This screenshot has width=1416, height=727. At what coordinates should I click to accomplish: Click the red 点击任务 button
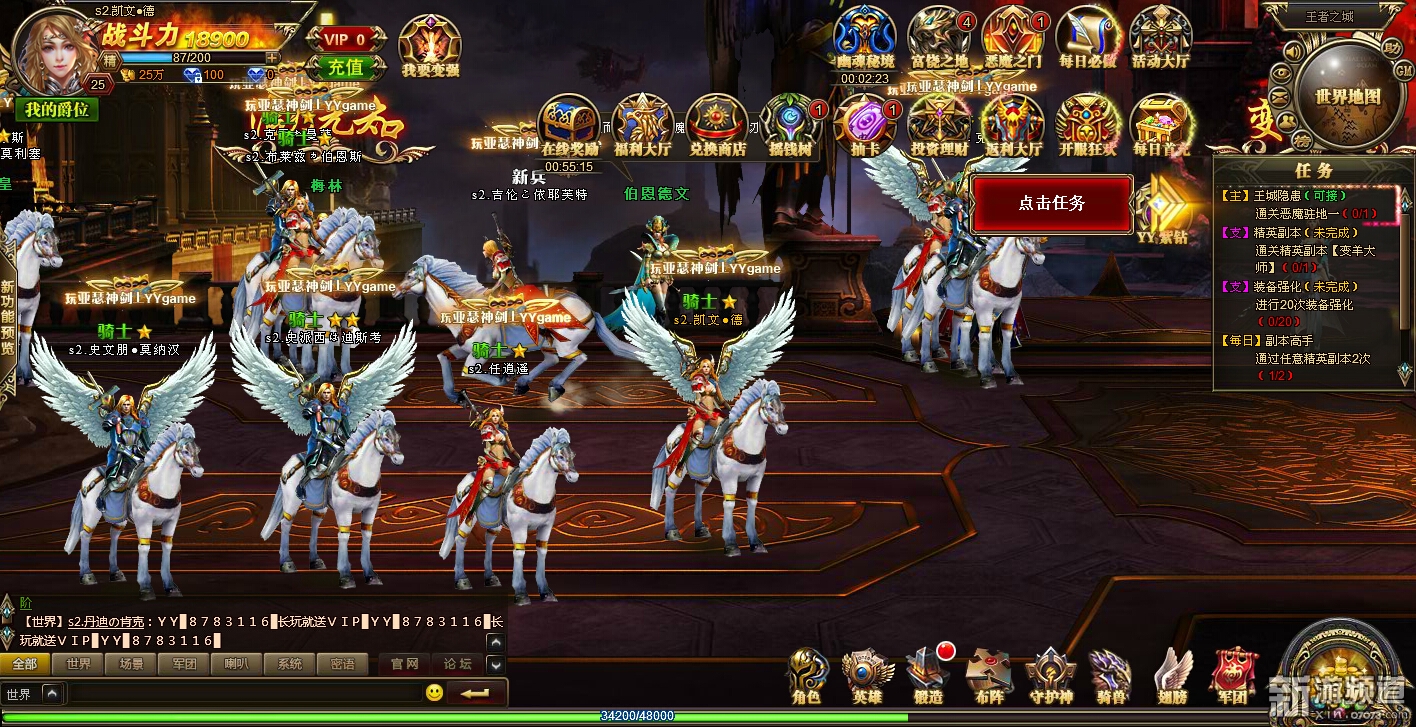1051,203
